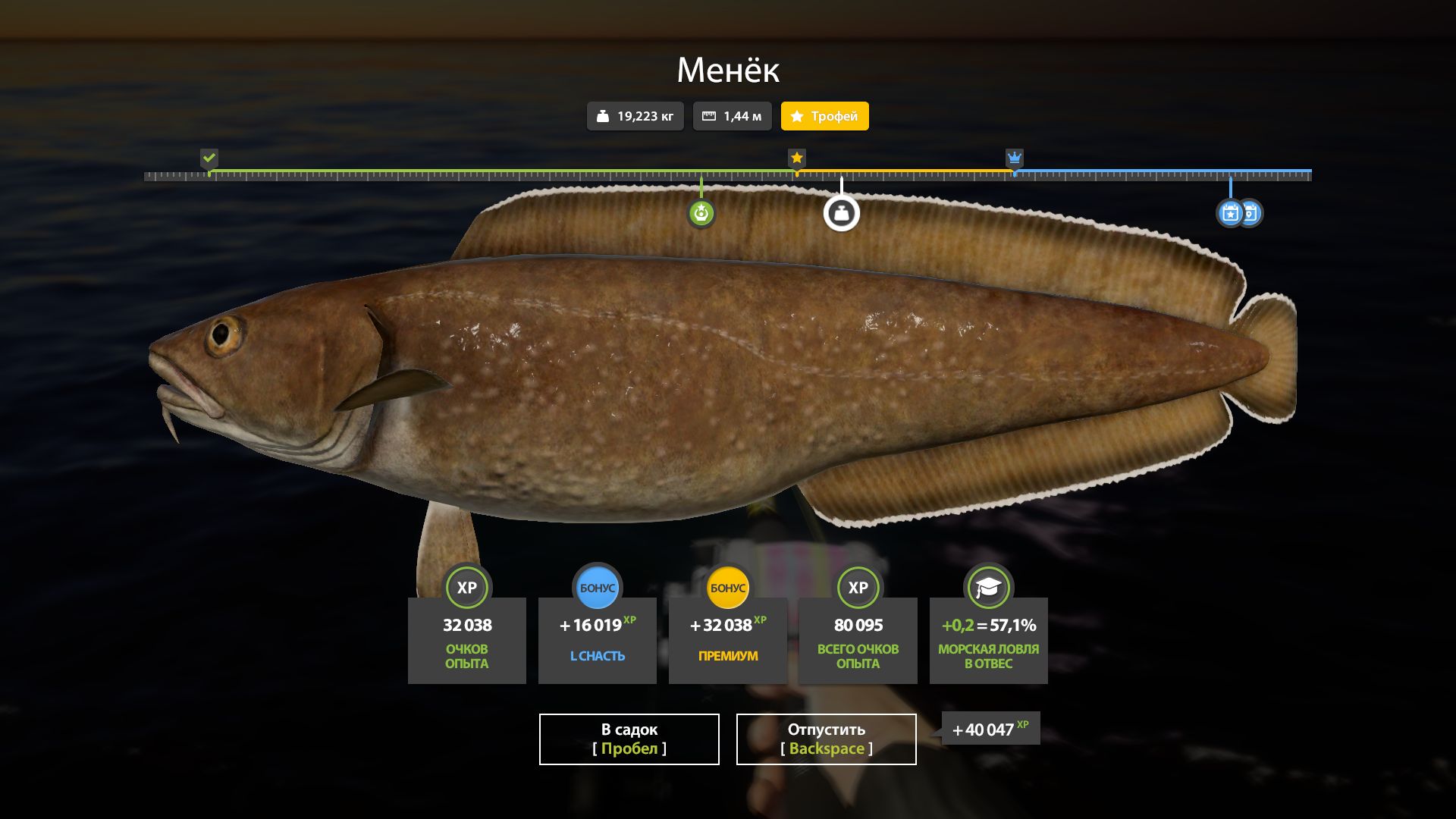
Task: Release the fish with Отпустить
Action: [826, 739]
